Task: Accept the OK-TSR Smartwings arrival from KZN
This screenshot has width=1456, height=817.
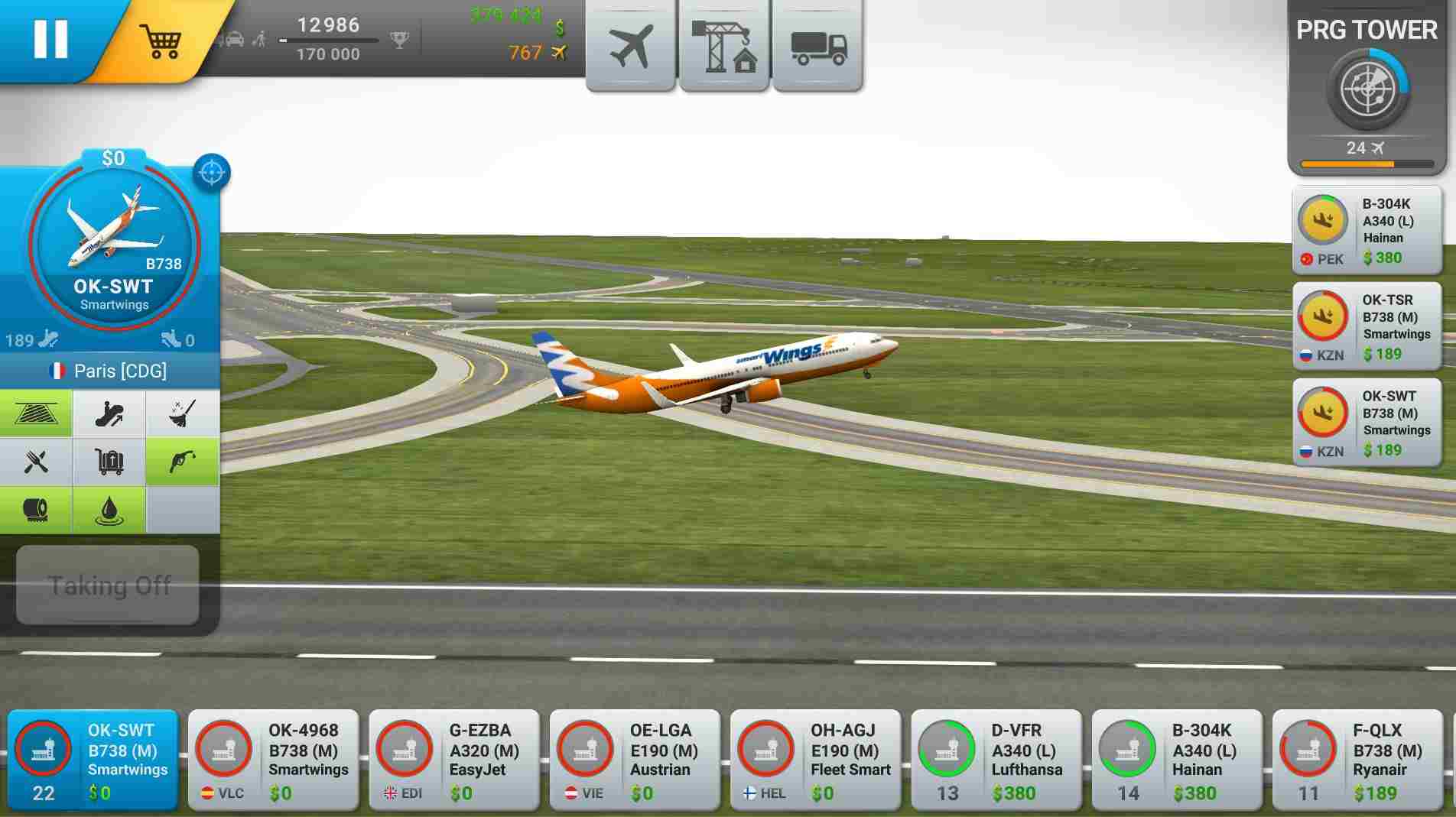Action: point(1367,325)
